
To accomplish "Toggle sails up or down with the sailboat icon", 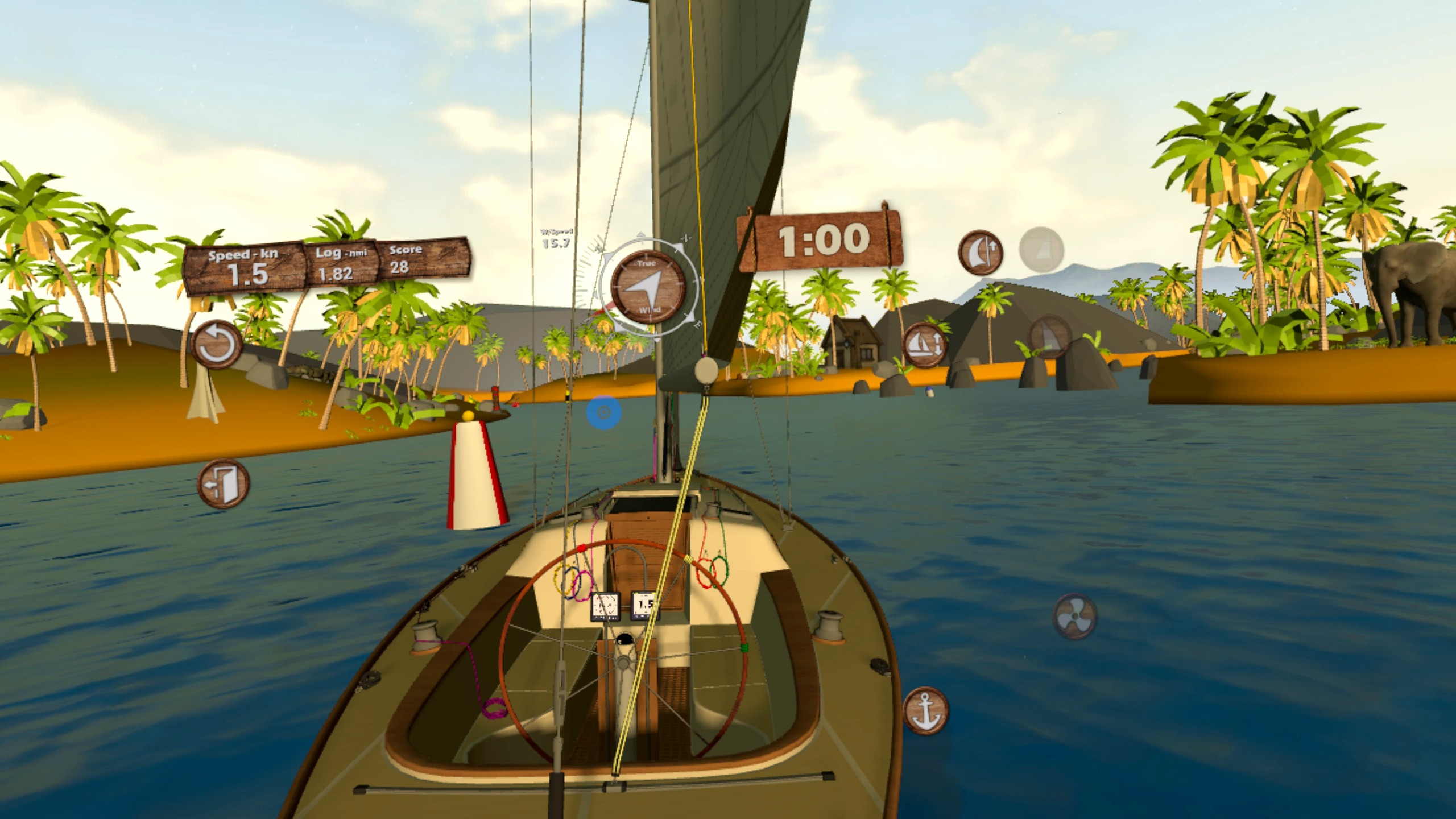I will [x=925, y=345].
